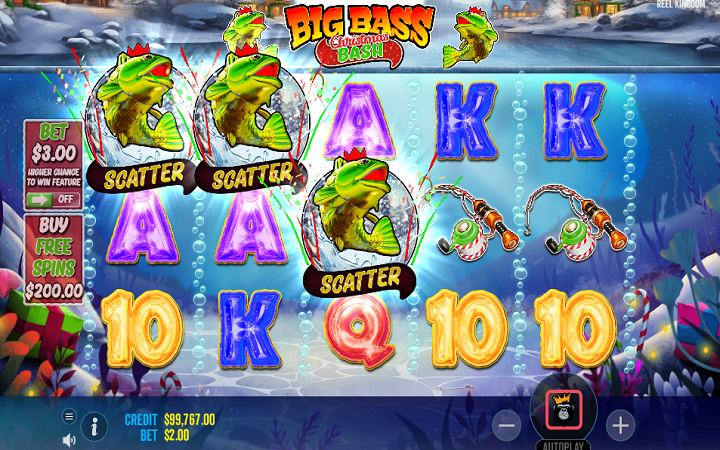Spin the reels with the center button
The image size is (720, 450).
[x=563, y=407]
